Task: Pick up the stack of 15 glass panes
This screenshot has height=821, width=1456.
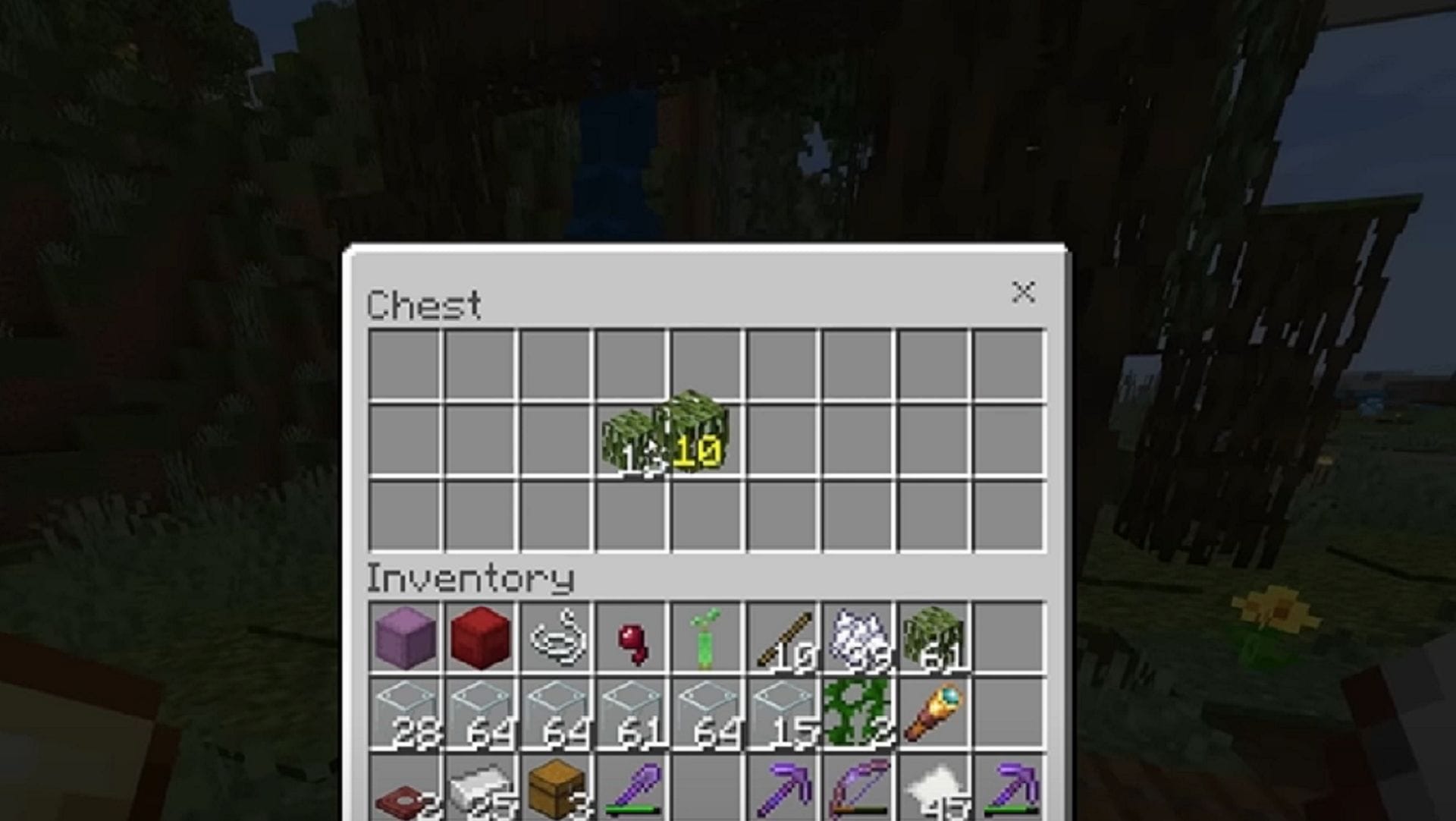Action: (785, 713)
